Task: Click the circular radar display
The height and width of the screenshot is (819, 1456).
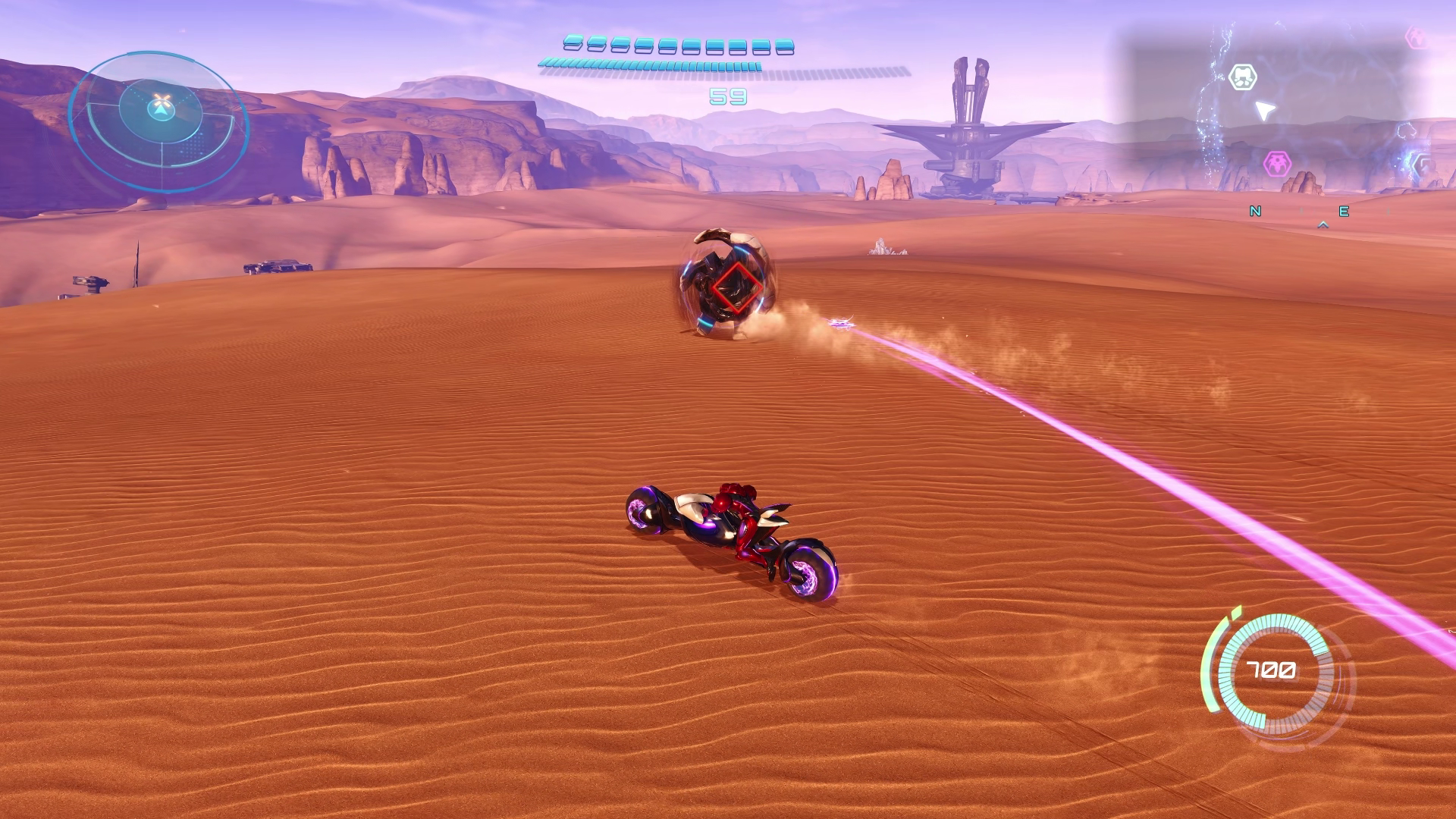Action: [159, 121]
